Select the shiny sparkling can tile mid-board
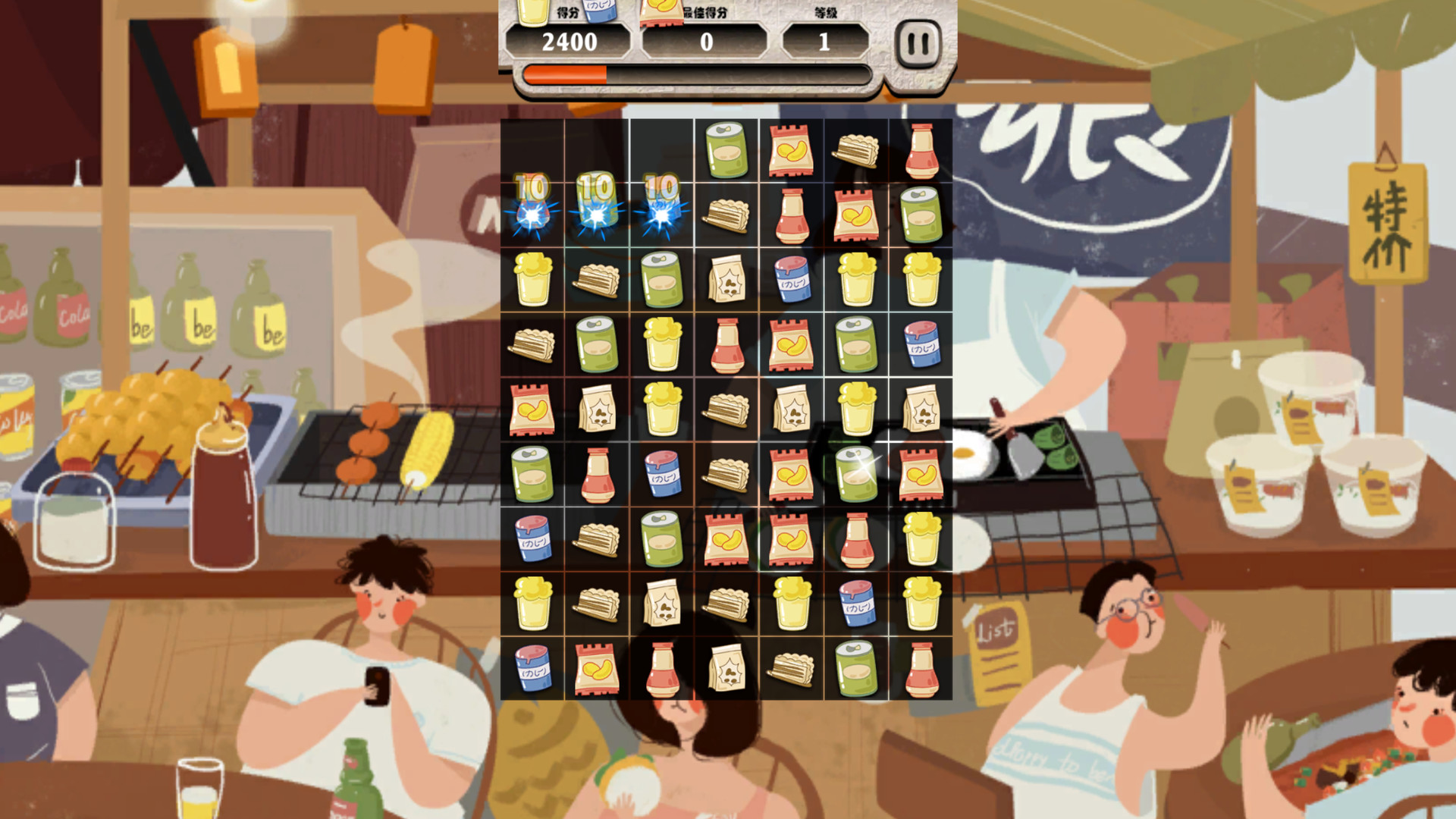This screenshot has height=819, width=1456. [x=856, y=473]
